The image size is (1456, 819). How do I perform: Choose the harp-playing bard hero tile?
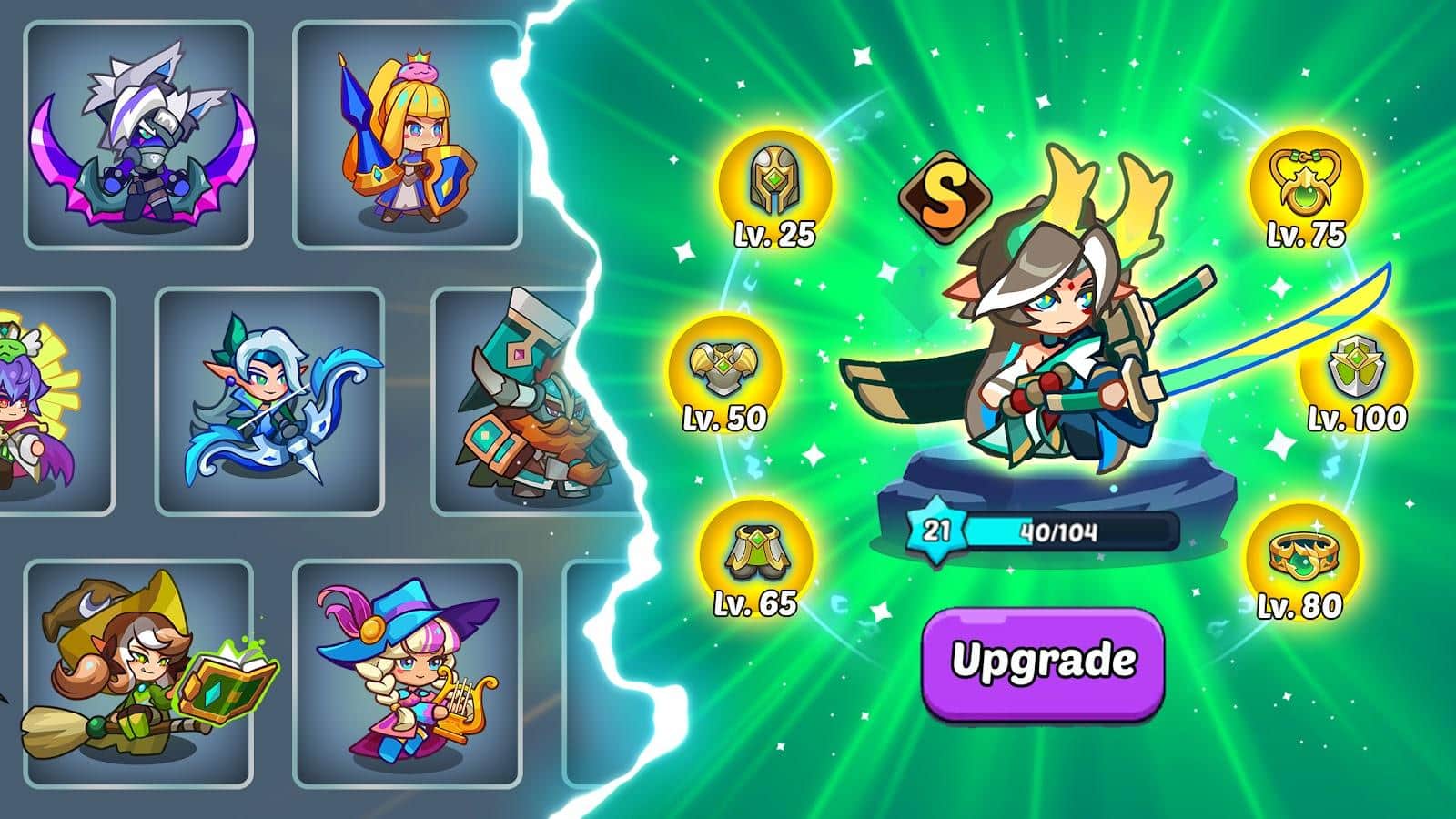click(407, 673)
